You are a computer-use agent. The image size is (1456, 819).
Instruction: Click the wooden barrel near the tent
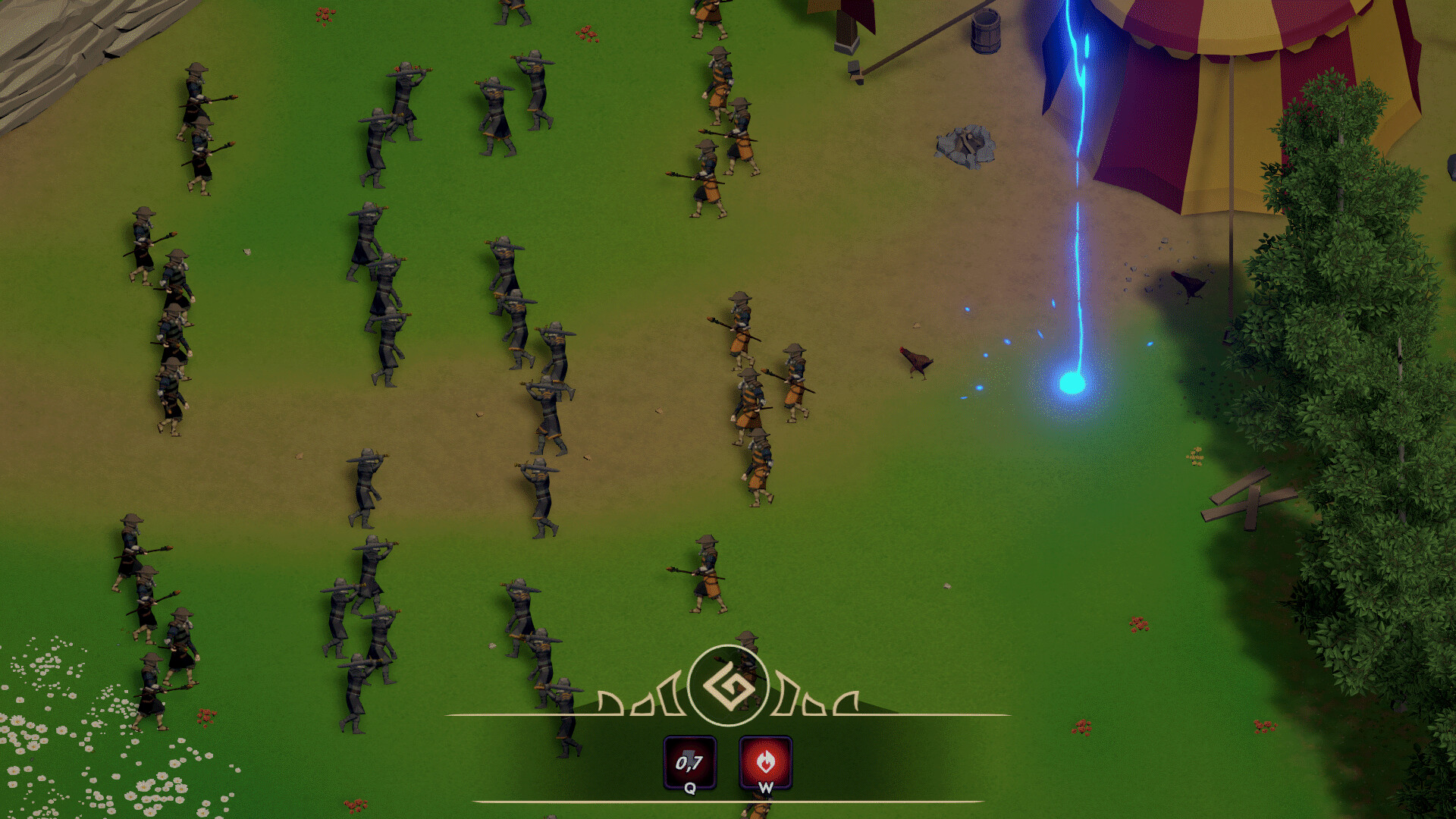tap(986, 32)
